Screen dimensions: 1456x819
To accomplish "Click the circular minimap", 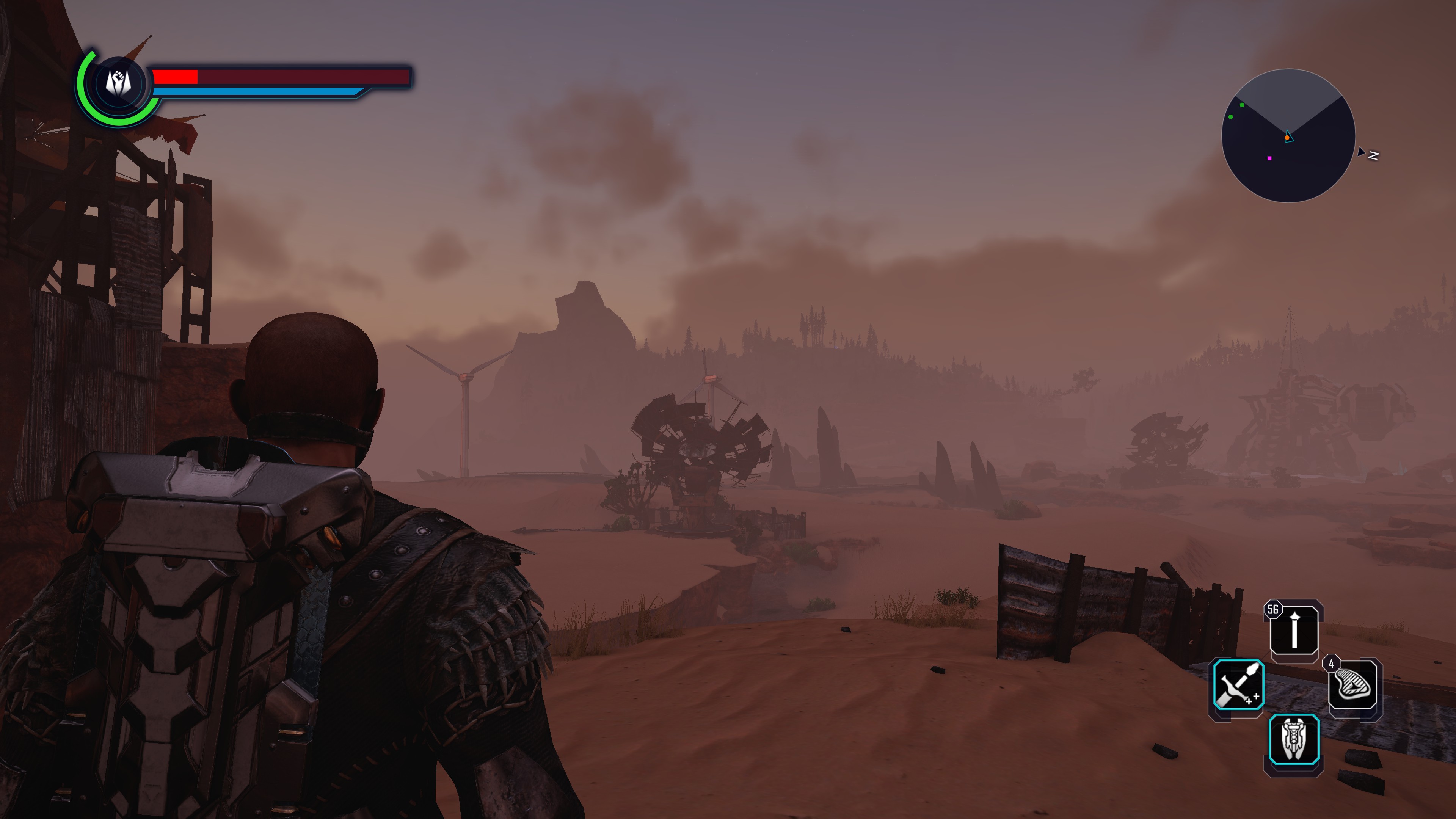I will point(1288,136).
